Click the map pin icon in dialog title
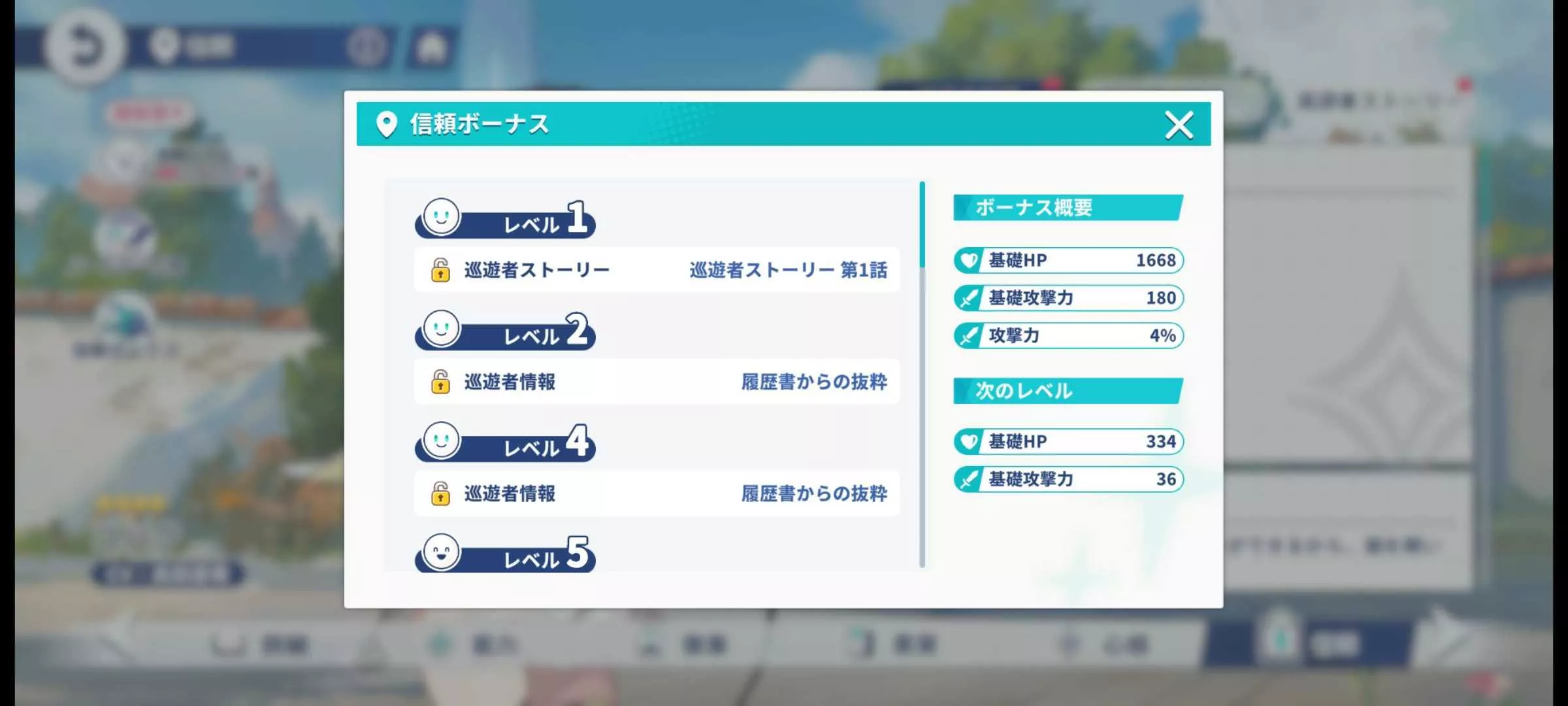 (x=388, y=124)
